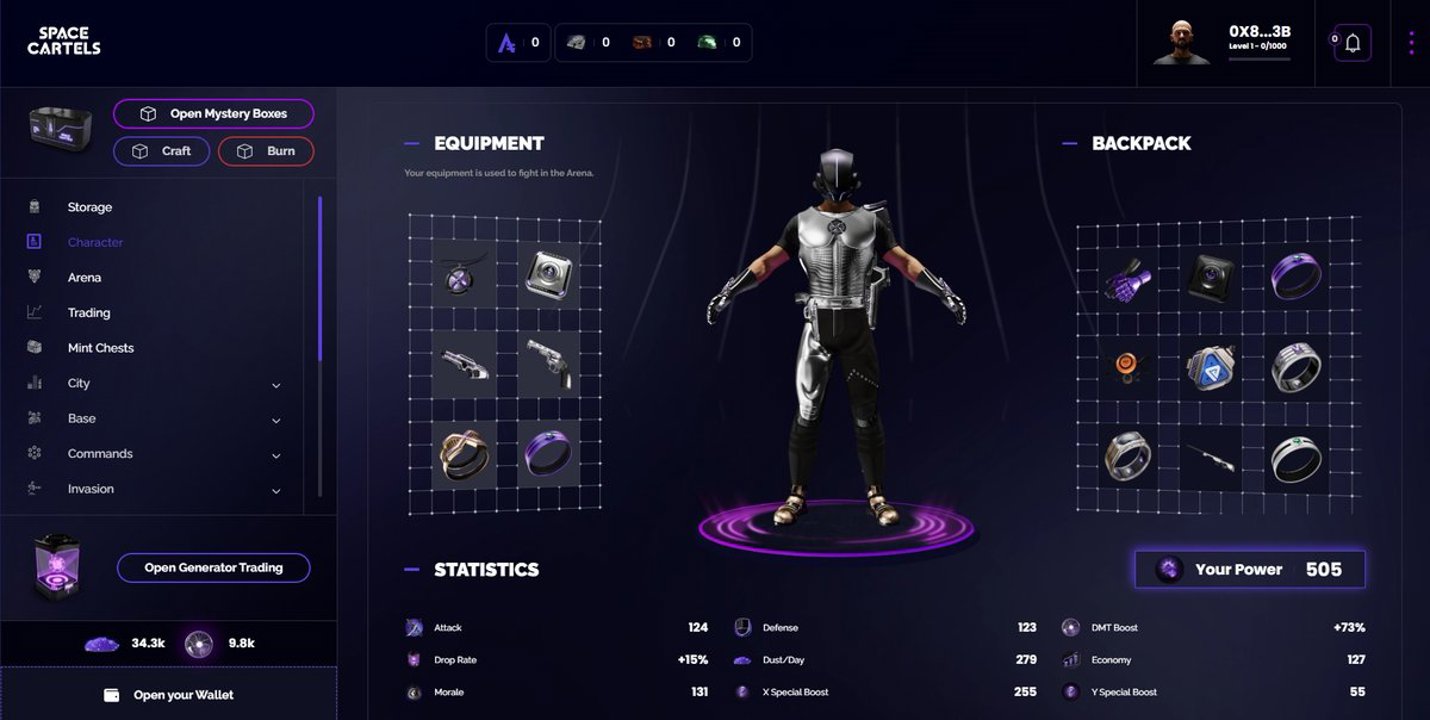This screenshot has height=720, width=1430.
Task: Open the Mint Chests page
Action: point(100,348)
